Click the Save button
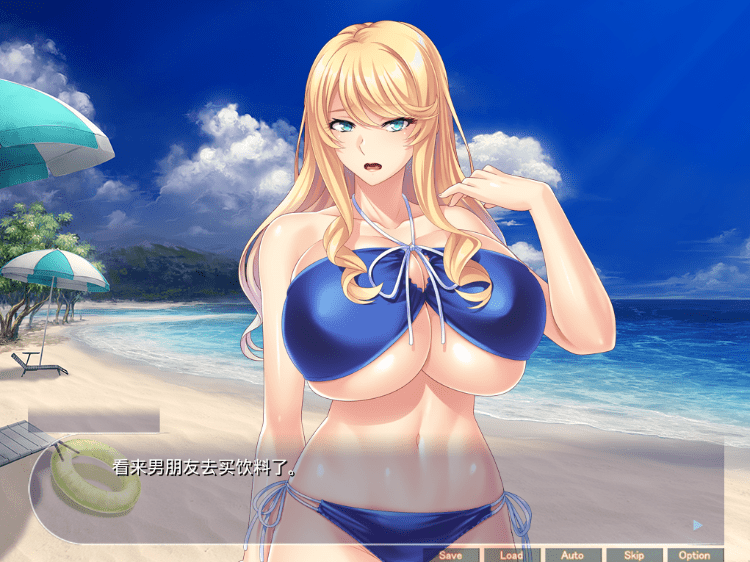 (450, 555)
